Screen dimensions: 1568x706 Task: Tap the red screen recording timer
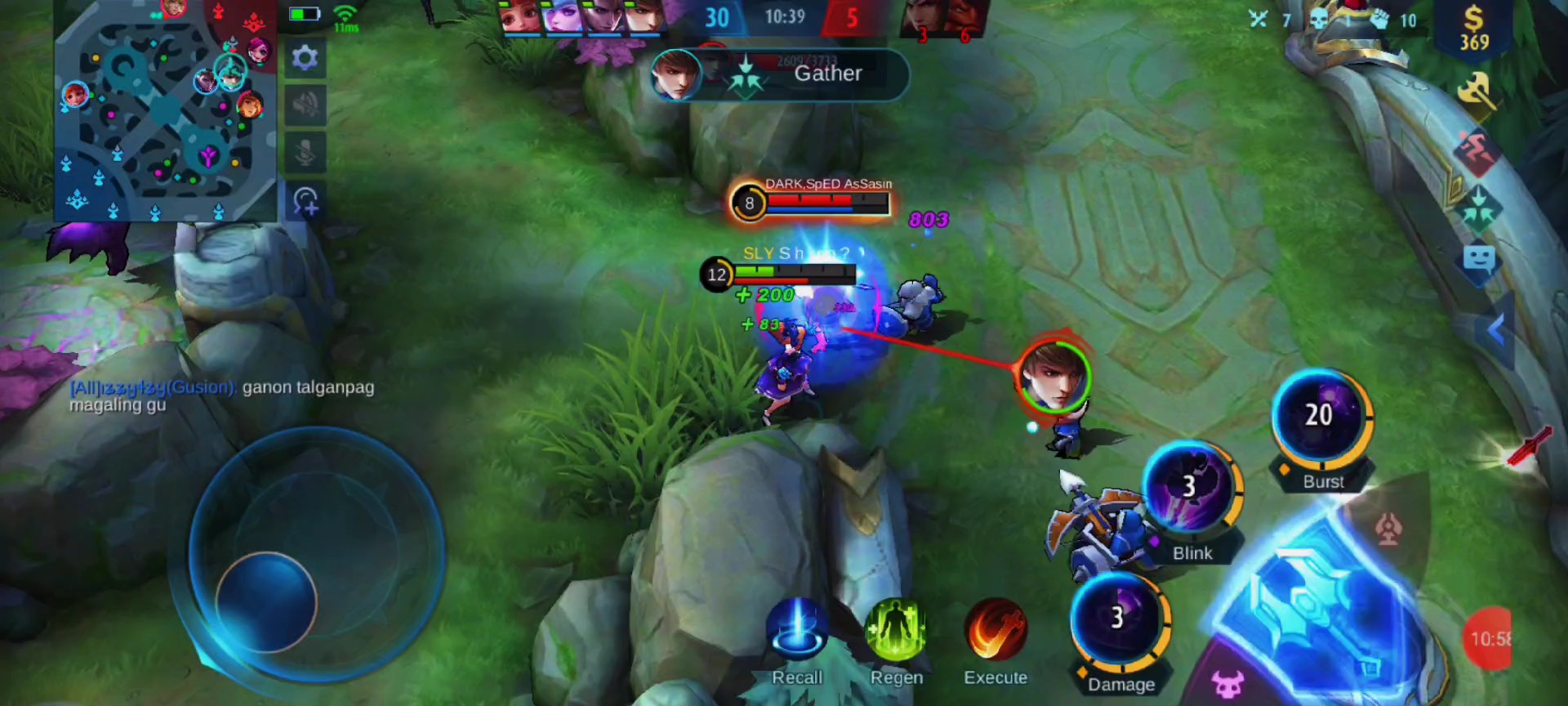pyautogui.click(x=1488, y=639)
